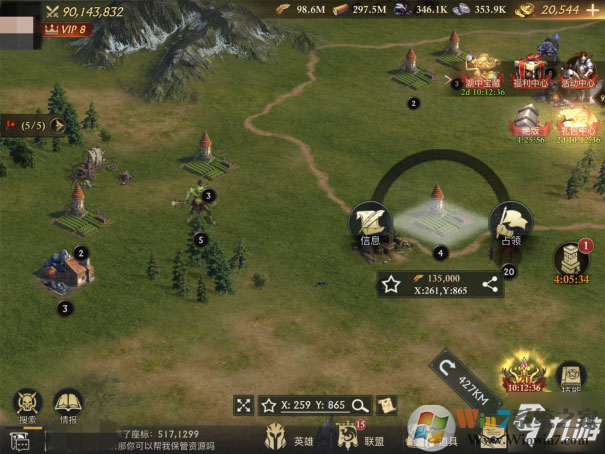Image resolution: width=605 pixels, height=454 pixels.
Task: Open the 礼包中心 pack center icon
Action: (575, 123)
